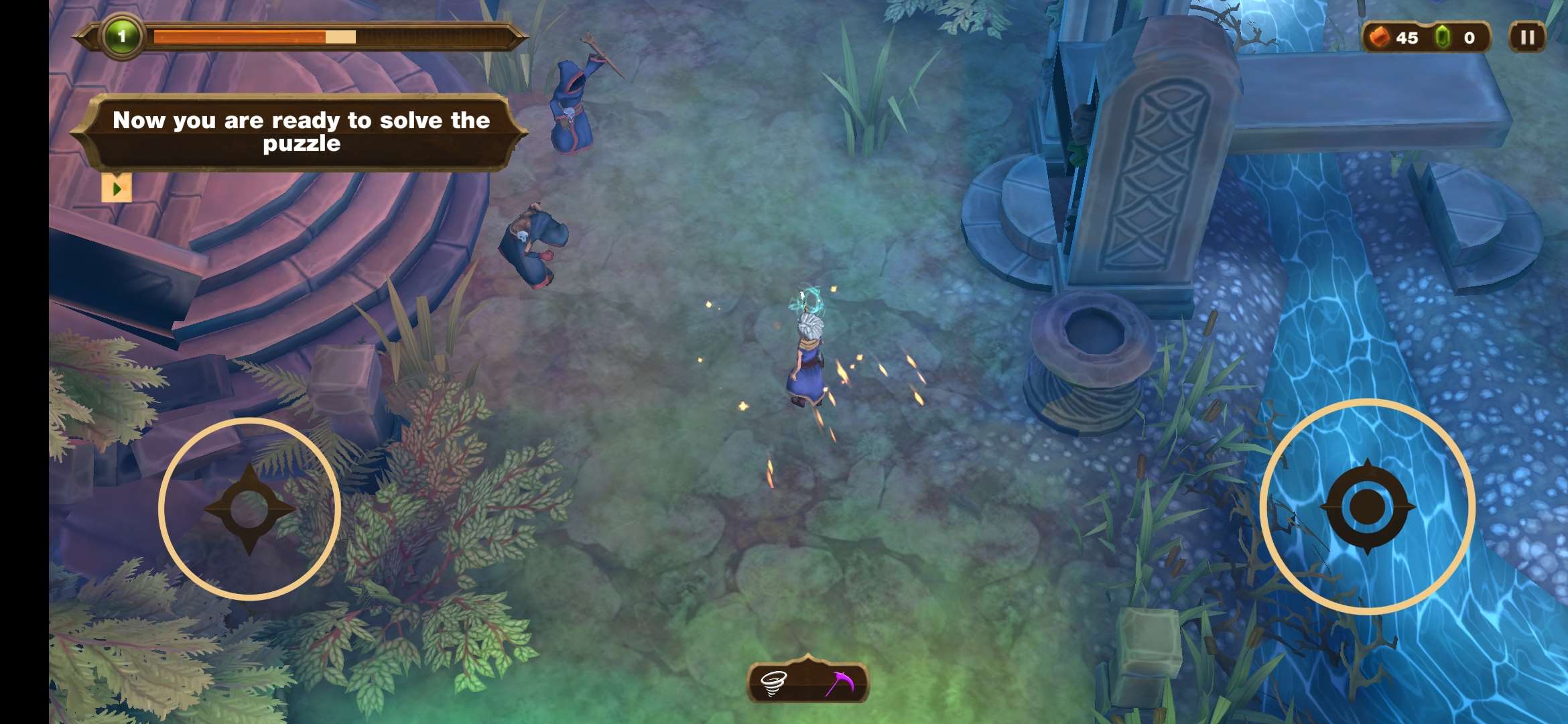Activate the tornado spell icon
Screen dimensions: 1568x724
[x=774, y=683]
